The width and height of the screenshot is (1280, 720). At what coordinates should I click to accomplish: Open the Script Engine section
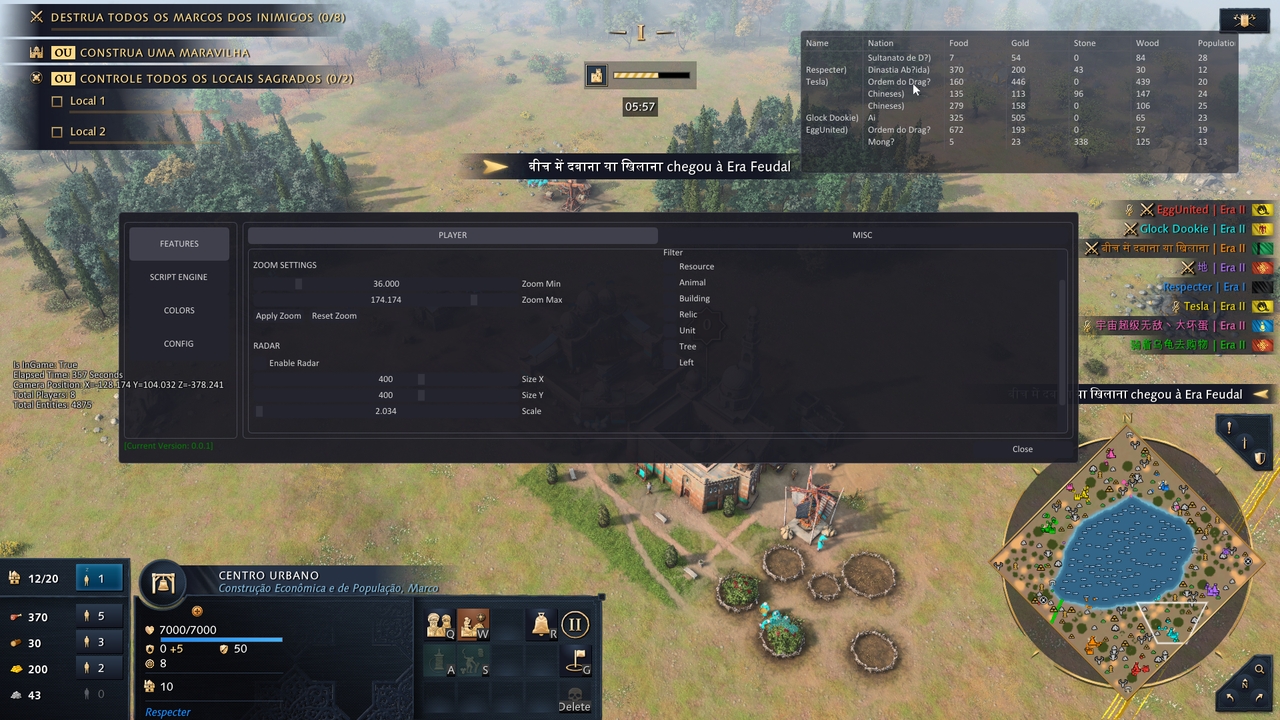tap(179, 277)
